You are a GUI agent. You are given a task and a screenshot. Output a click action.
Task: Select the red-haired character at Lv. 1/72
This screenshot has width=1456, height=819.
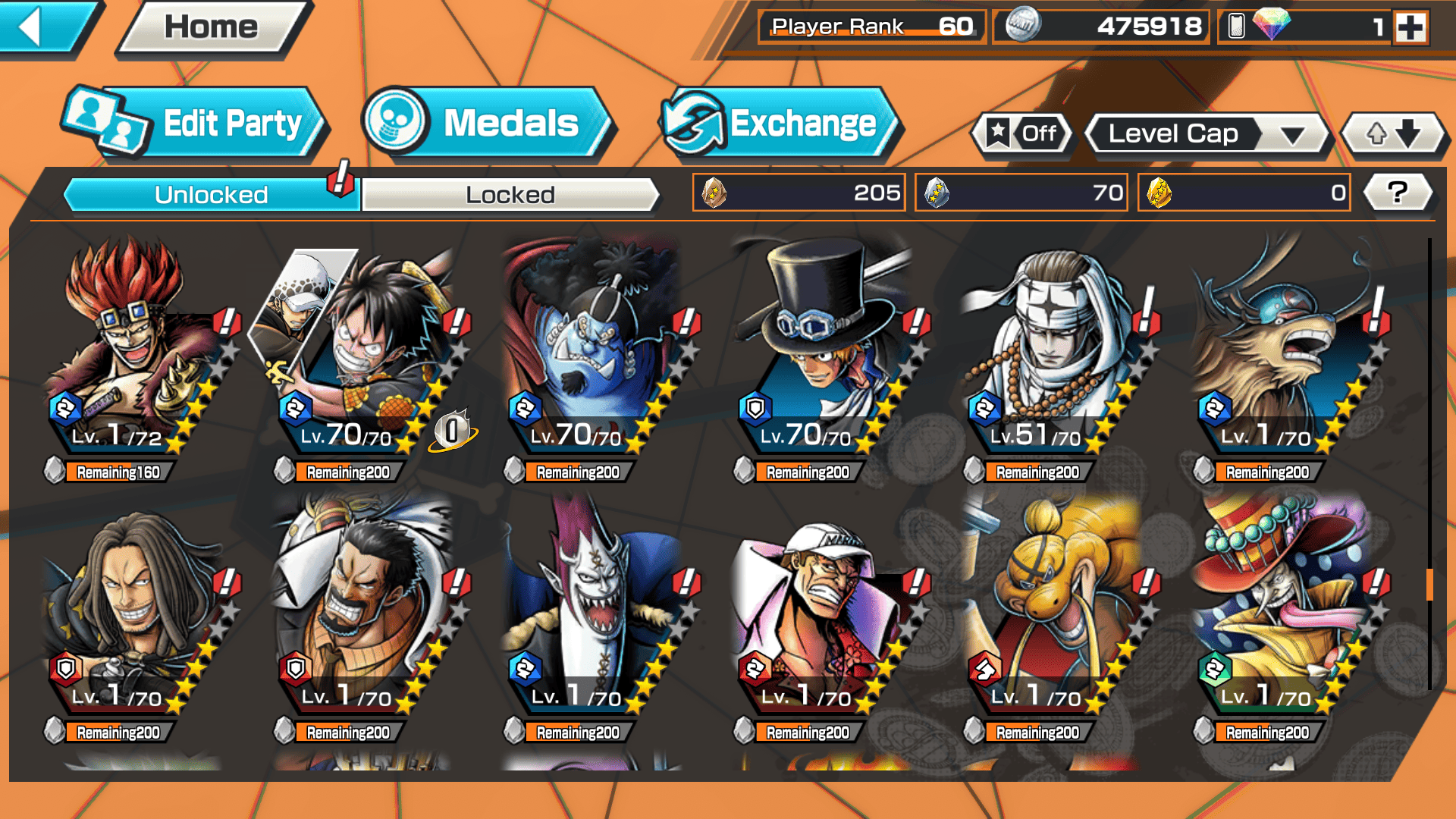136,349
